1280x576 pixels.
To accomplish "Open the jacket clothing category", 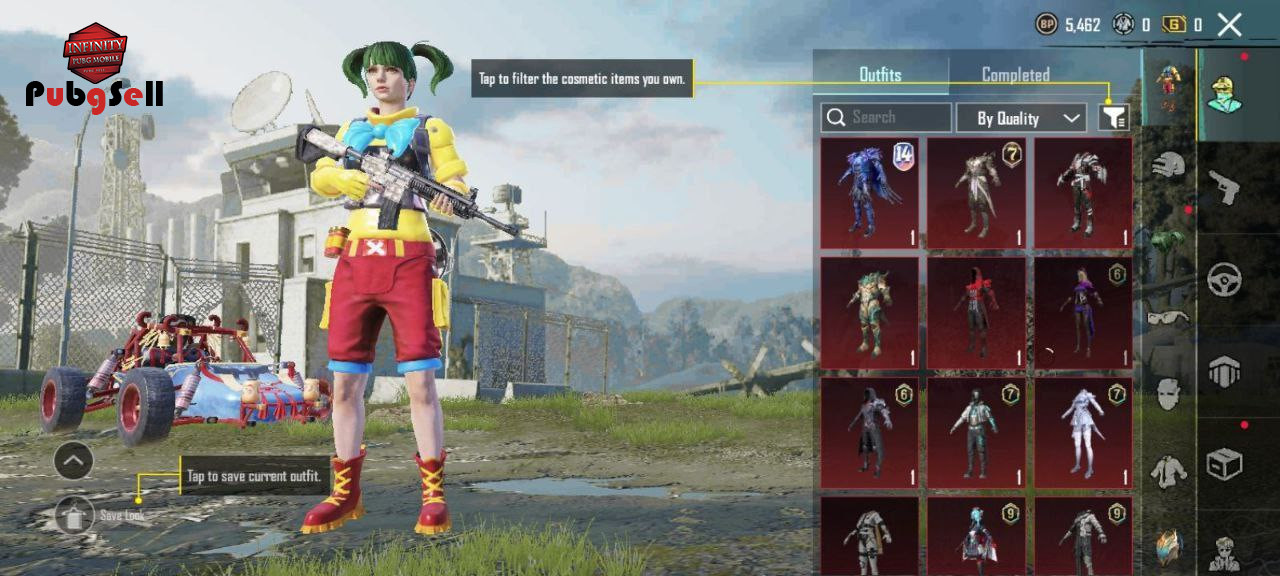I will [1168, 471].
